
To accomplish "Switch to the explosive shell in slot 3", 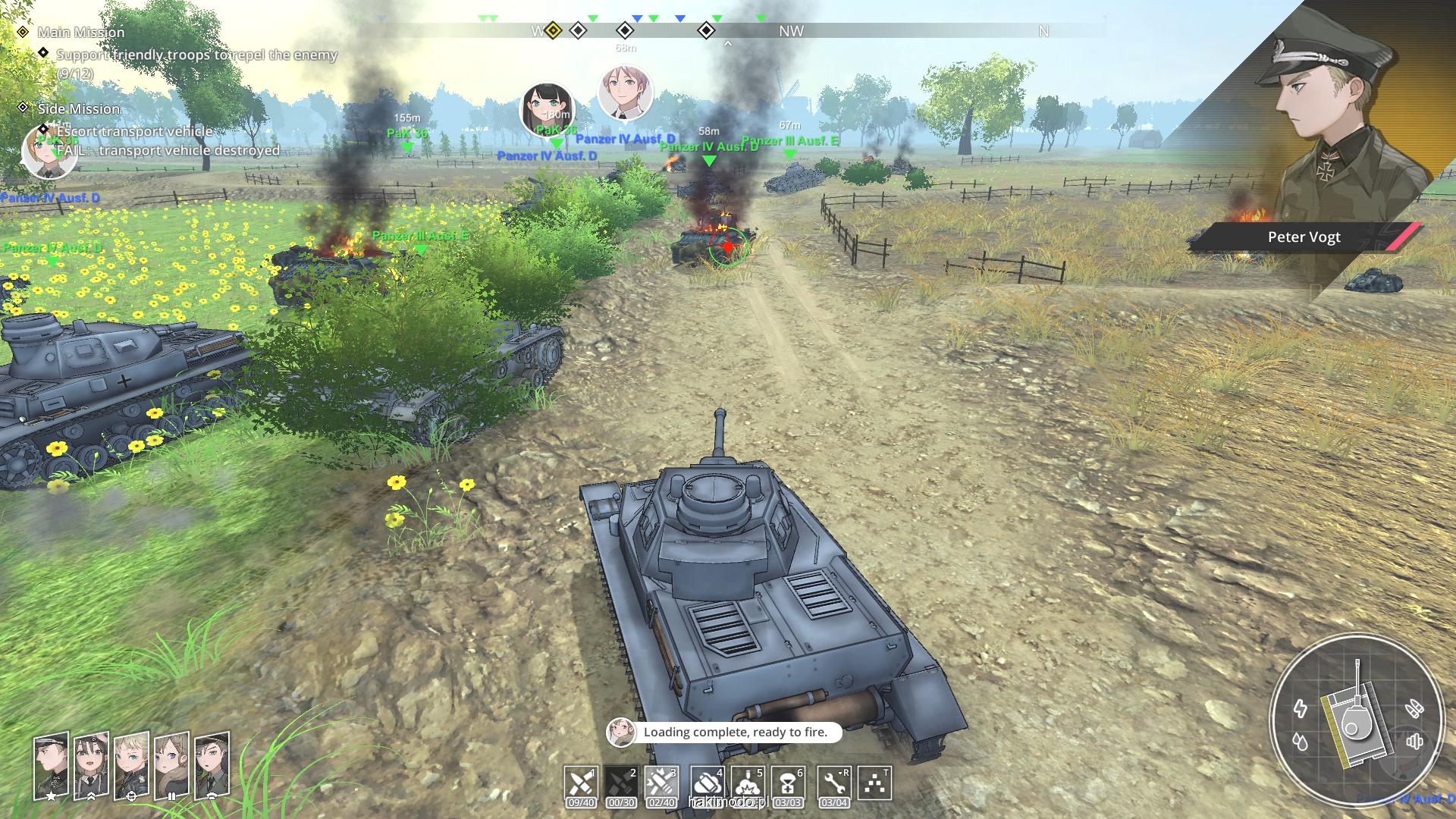I will 661,783.
